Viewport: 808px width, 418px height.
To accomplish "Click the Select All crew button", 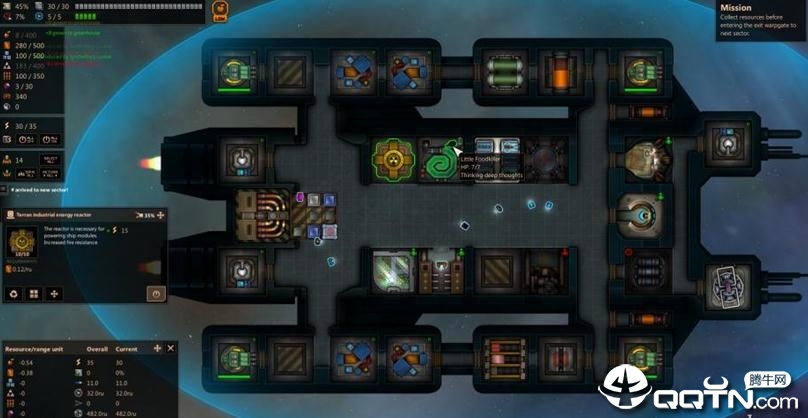I will [50, 160].
